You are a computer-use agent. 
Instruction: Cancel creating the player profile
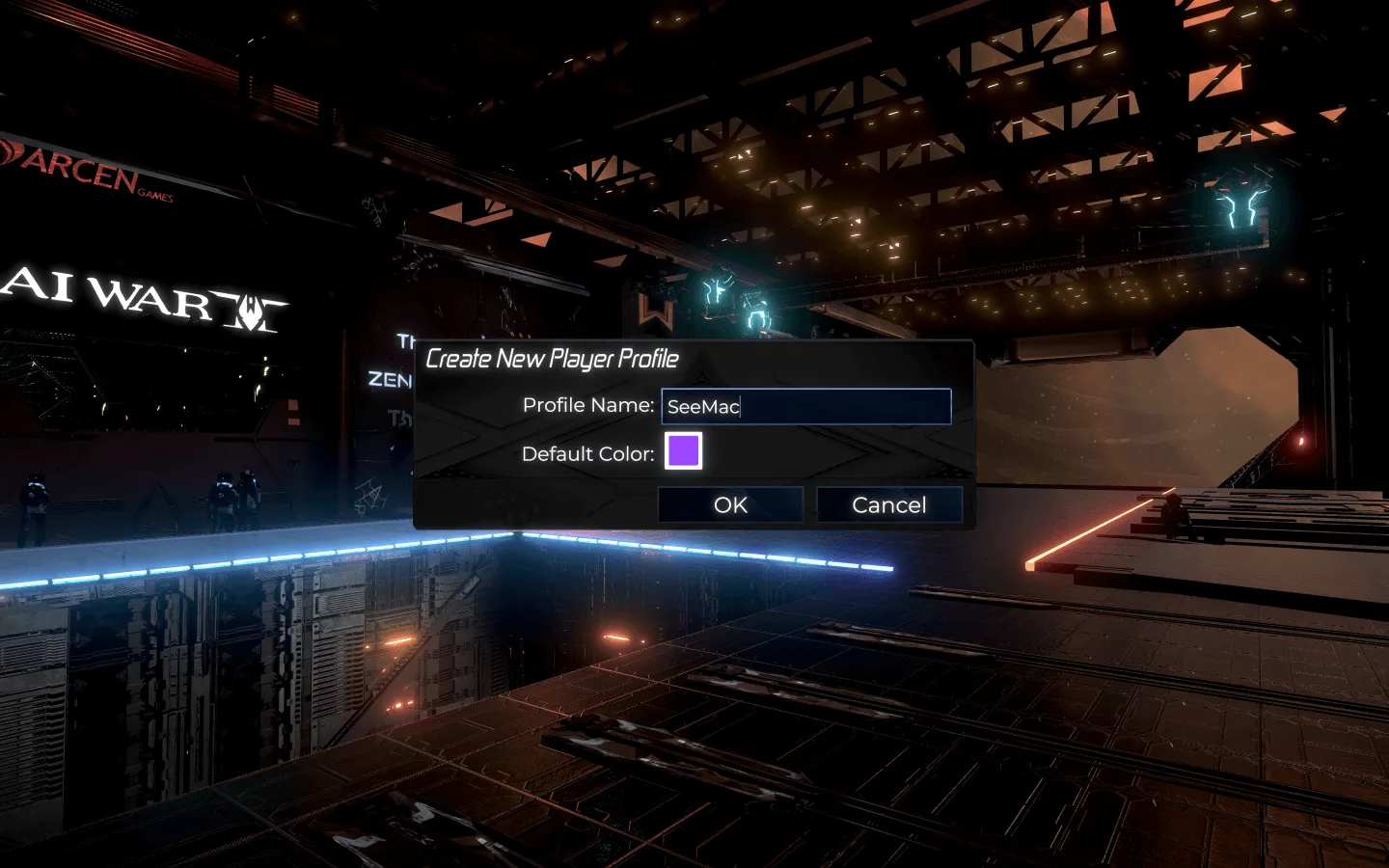pos(888,504)
